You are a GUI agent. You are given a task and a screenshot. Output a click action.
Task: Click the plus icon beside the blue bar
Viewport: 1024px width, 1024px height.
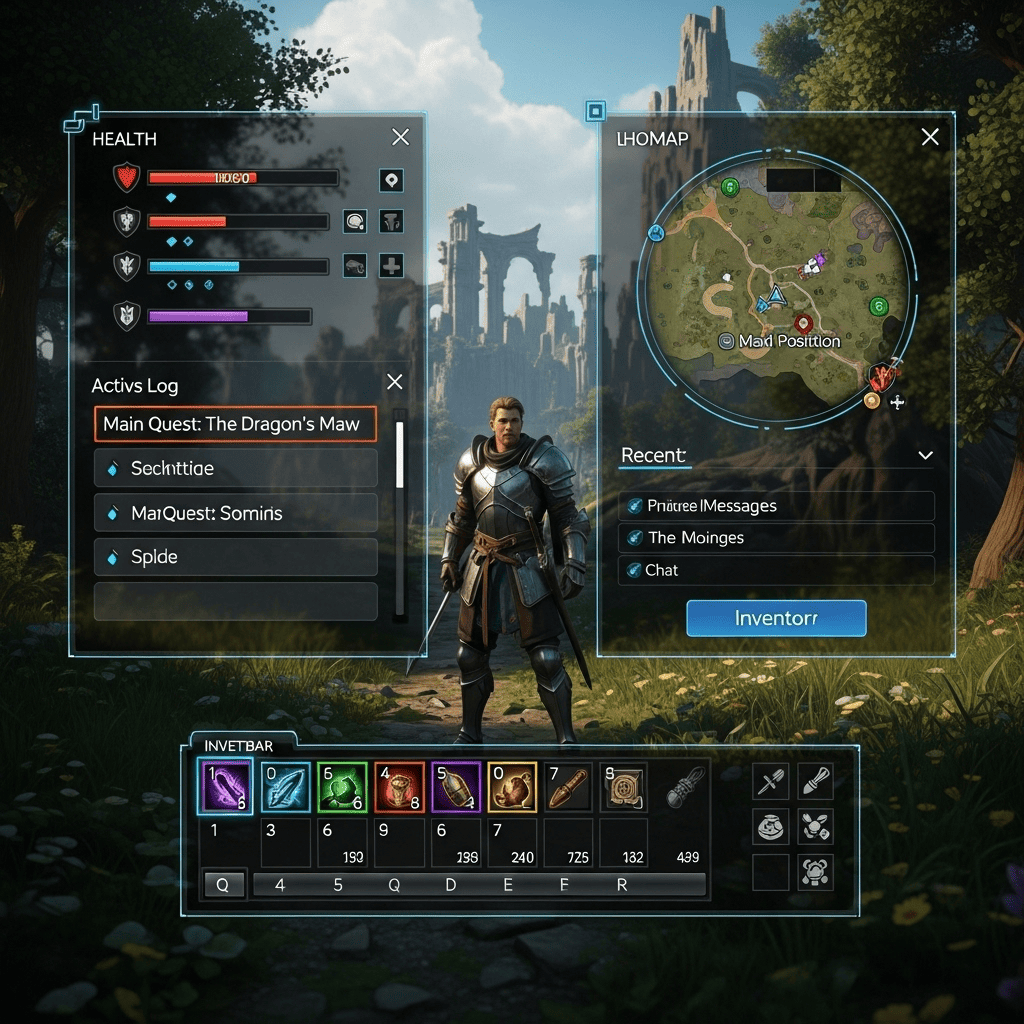[391, 266]
